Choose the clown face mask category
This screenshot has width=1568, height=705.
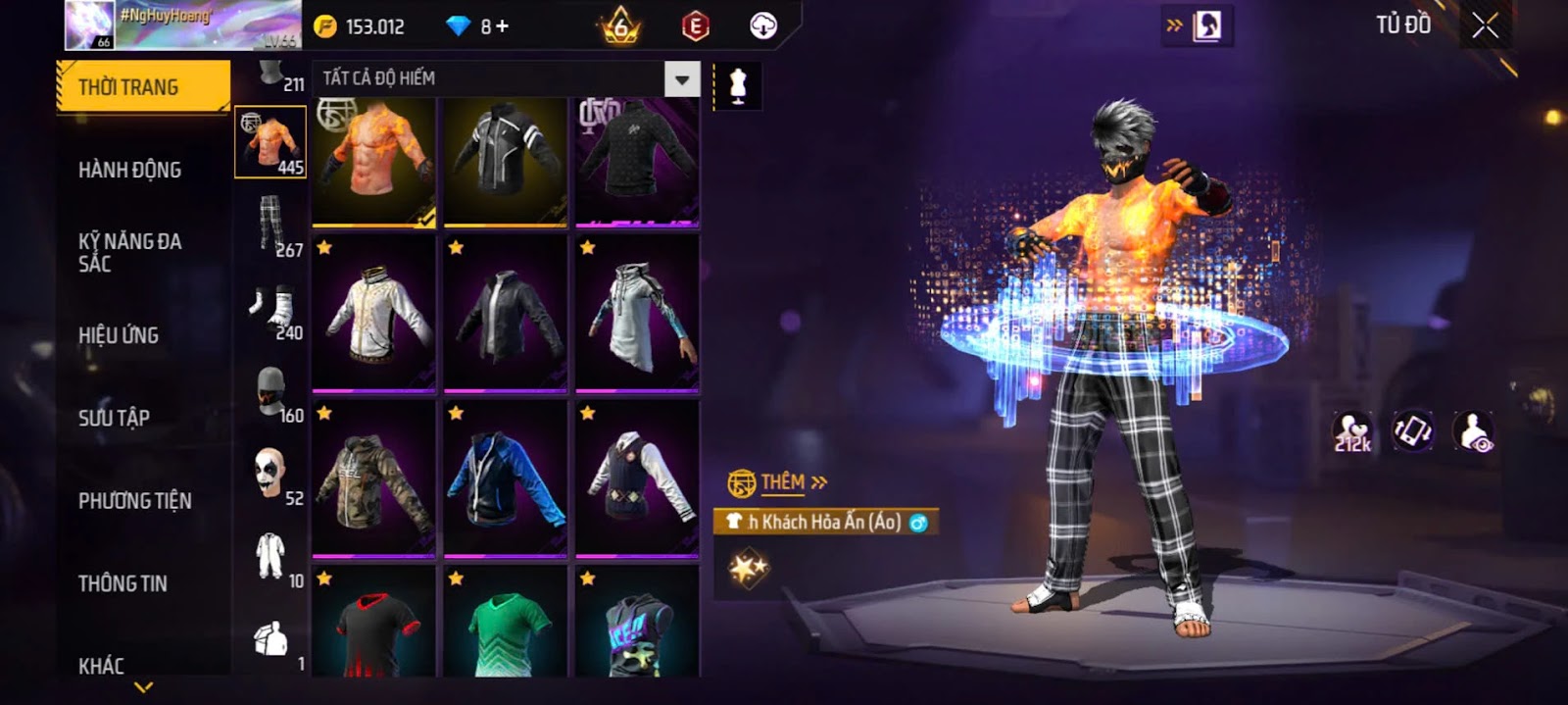pos(269,474)
